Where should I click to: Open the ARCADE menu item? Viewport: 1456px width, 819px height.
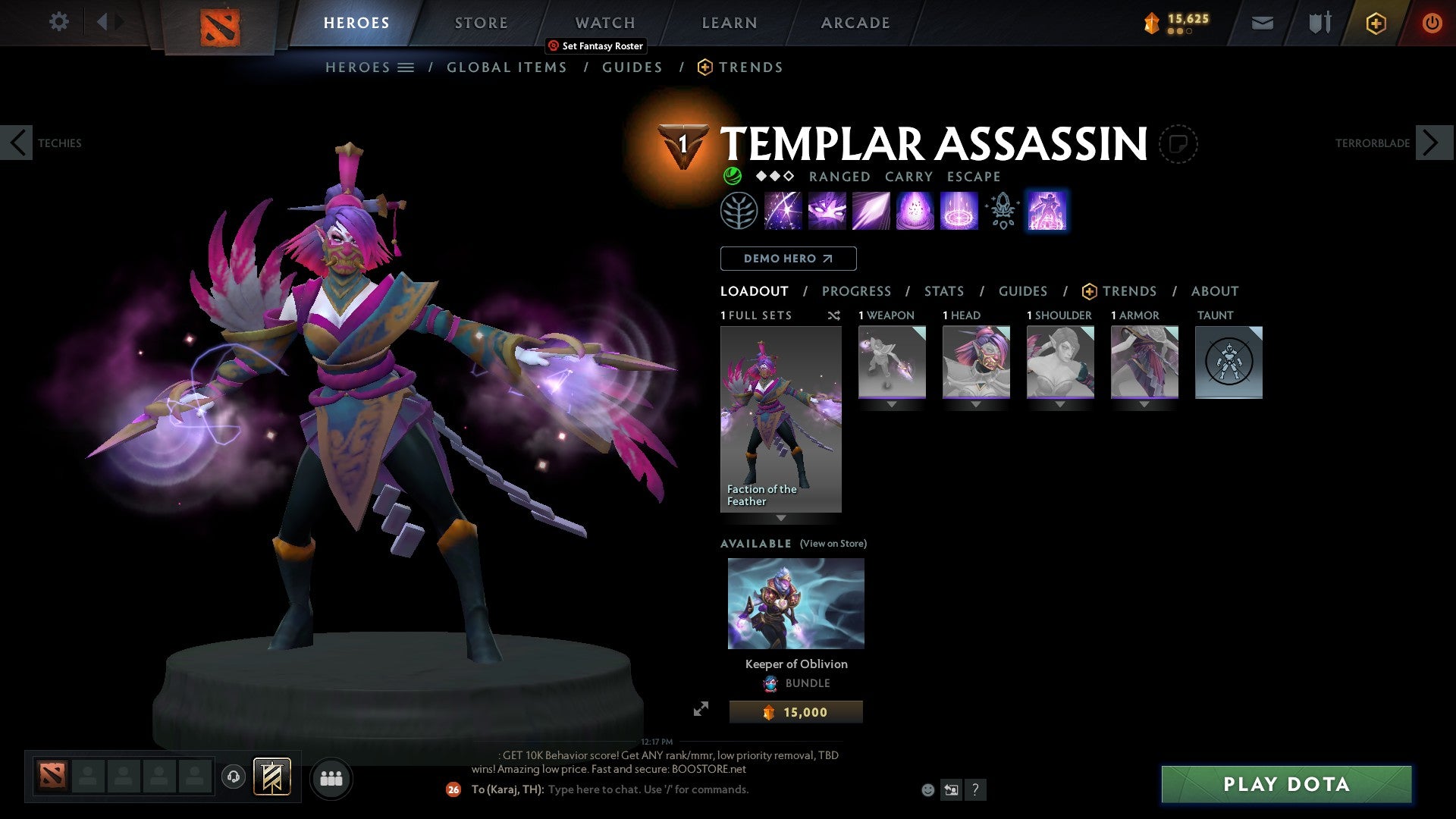(855, 22)
